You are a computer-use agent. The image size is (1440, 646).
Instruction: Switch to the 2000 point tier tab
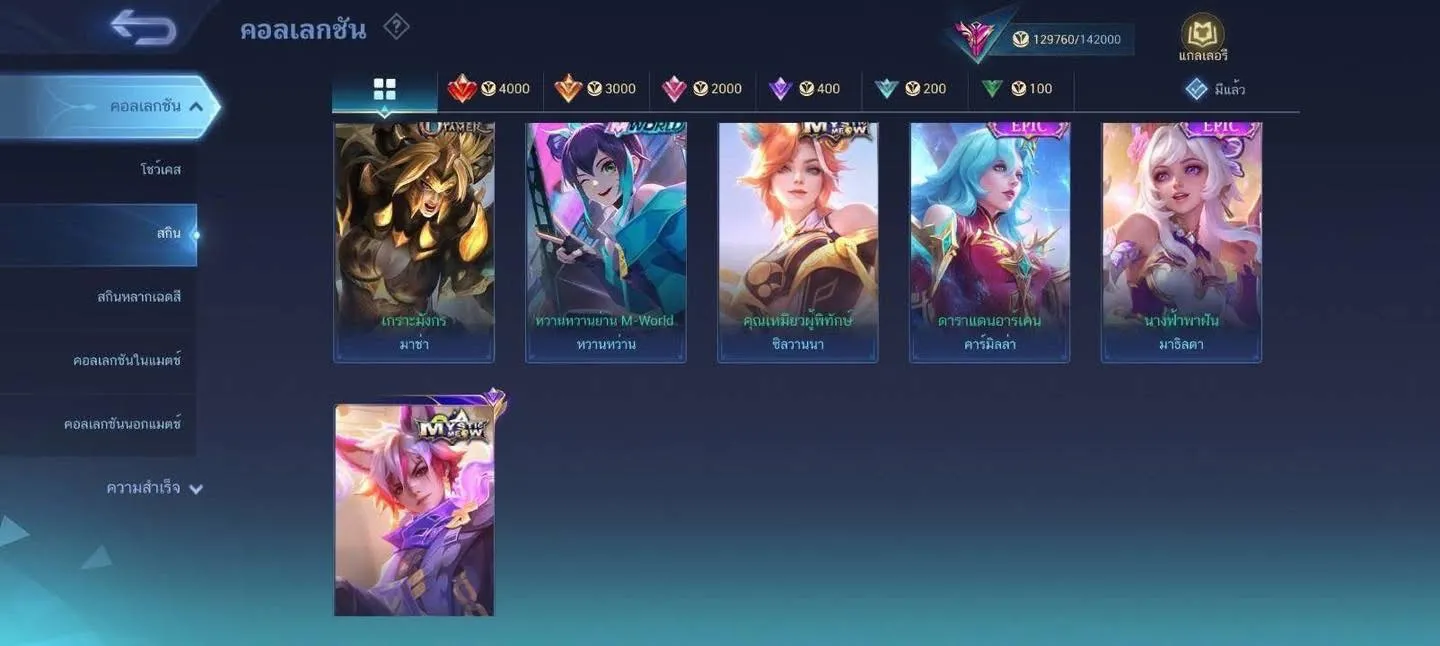click(702, 89)
